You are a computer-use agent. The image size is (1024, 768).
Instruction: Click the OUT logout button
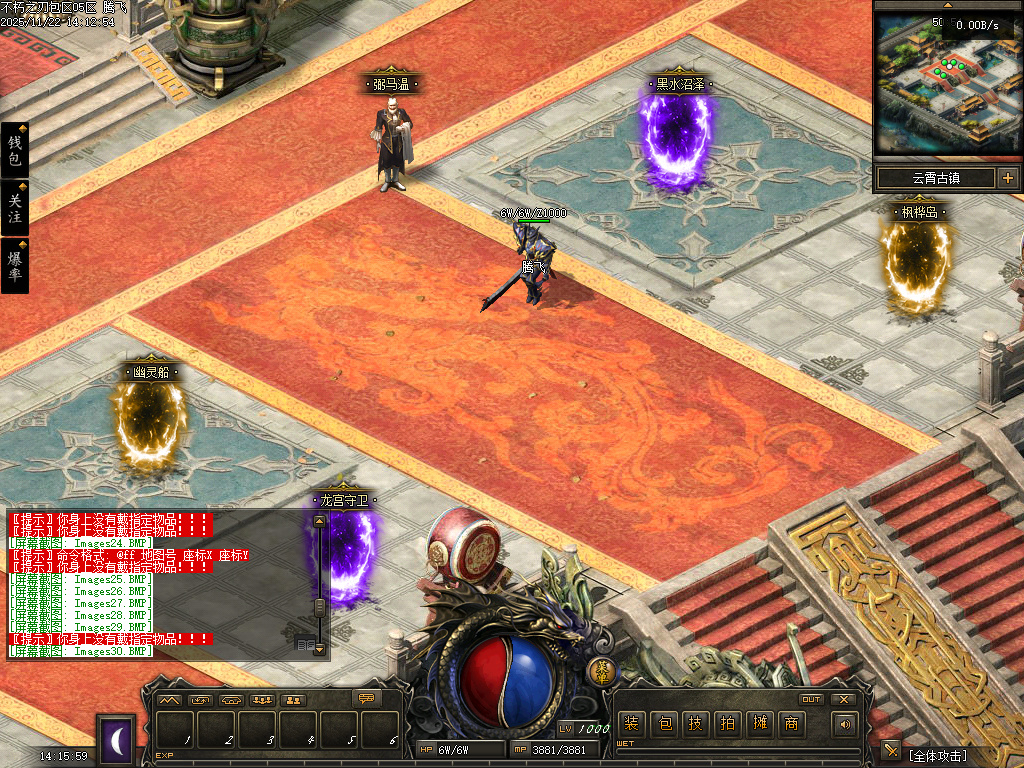(x=811, y=699)
